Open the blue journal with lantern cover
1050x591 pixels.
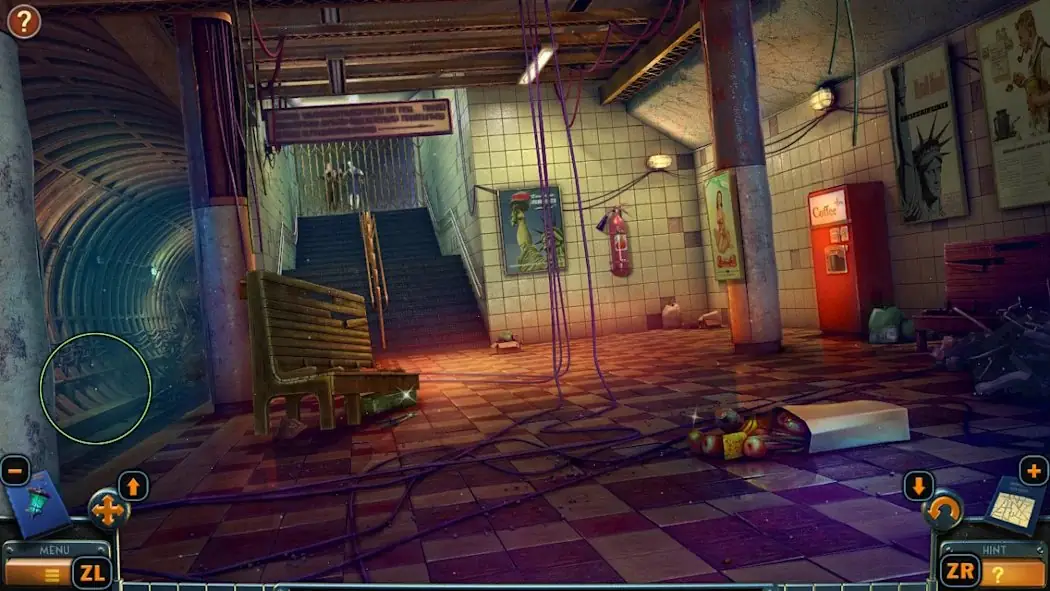pos(38,505)
